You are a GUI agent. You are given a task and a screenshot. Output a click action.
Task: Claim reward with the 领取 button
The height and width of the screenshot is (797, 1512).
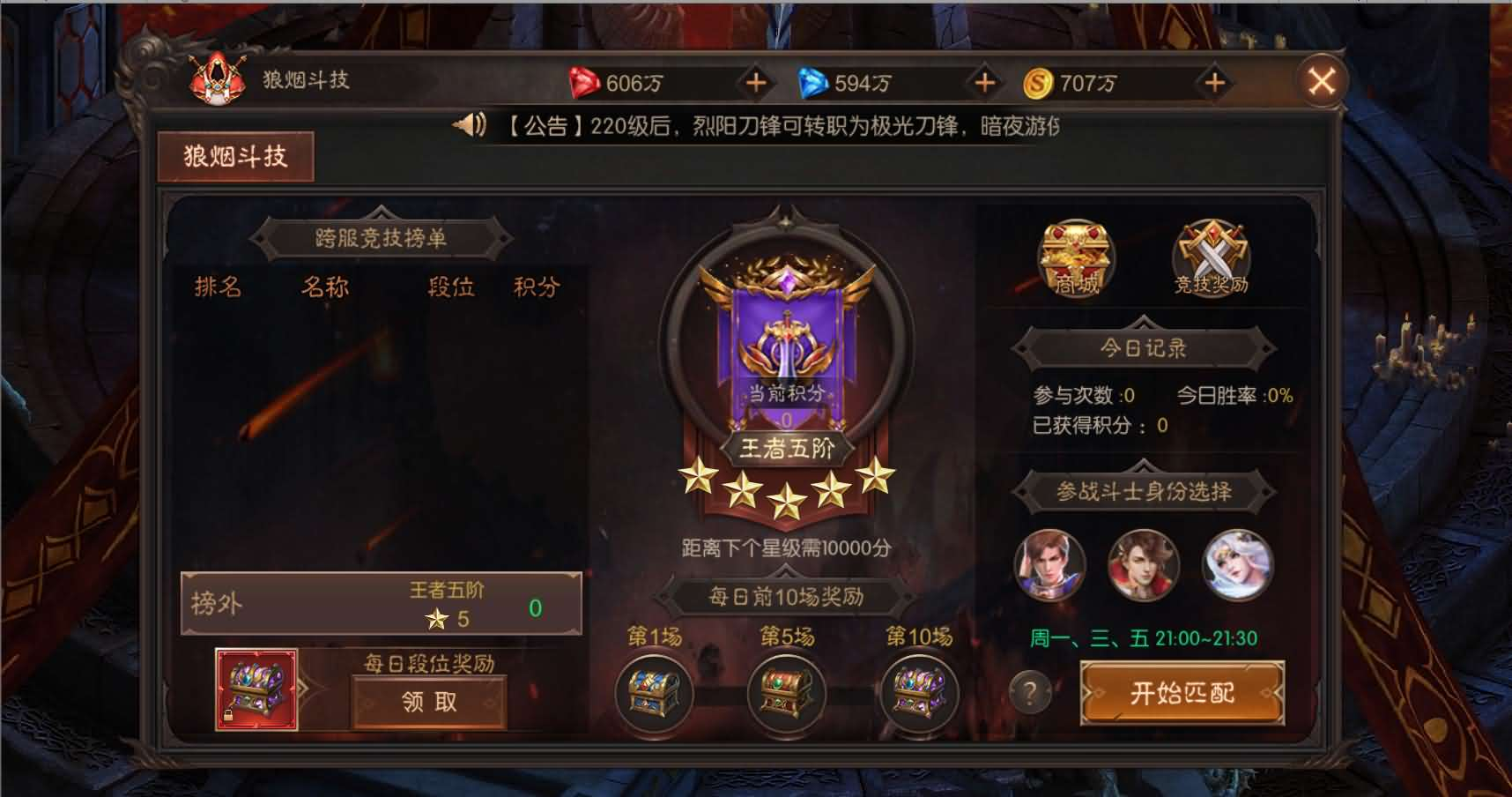tap(429, 703)
